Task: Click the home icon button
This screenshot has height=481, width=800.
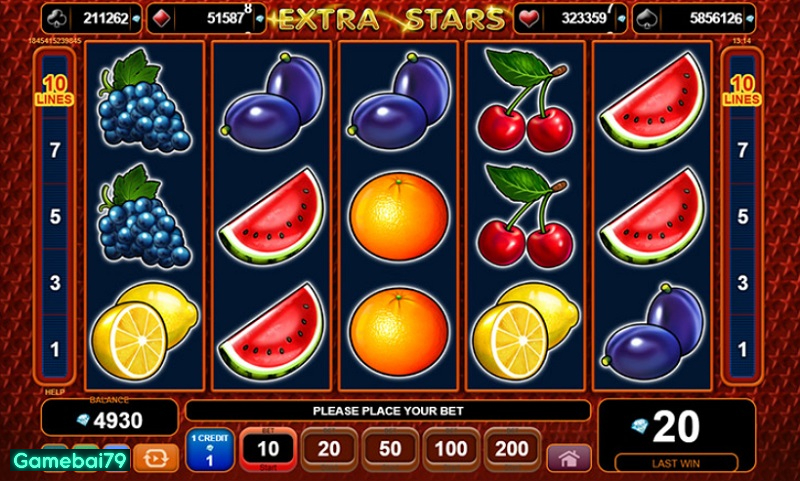Action: point(568,458)
